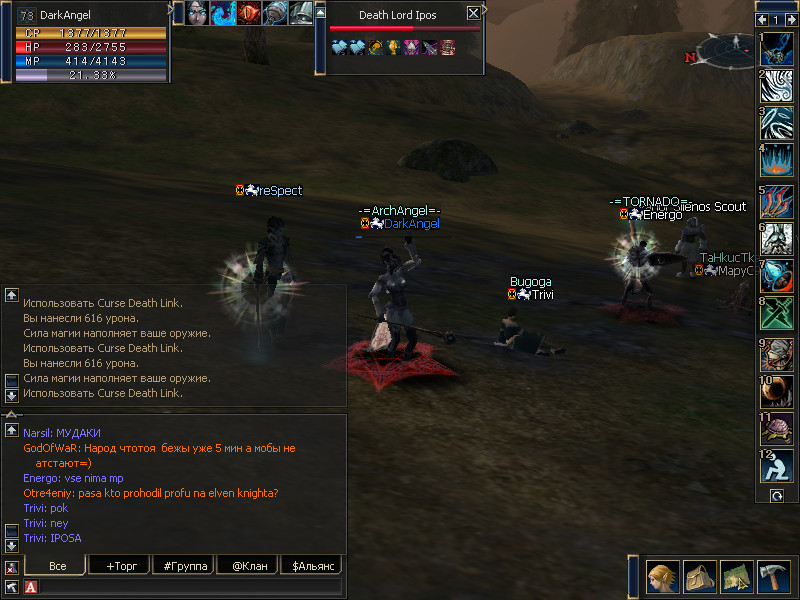Use the sit/rest action in slot 12
Image resolution: width=800 pixels, height=600 pixels.
(777, 468)
